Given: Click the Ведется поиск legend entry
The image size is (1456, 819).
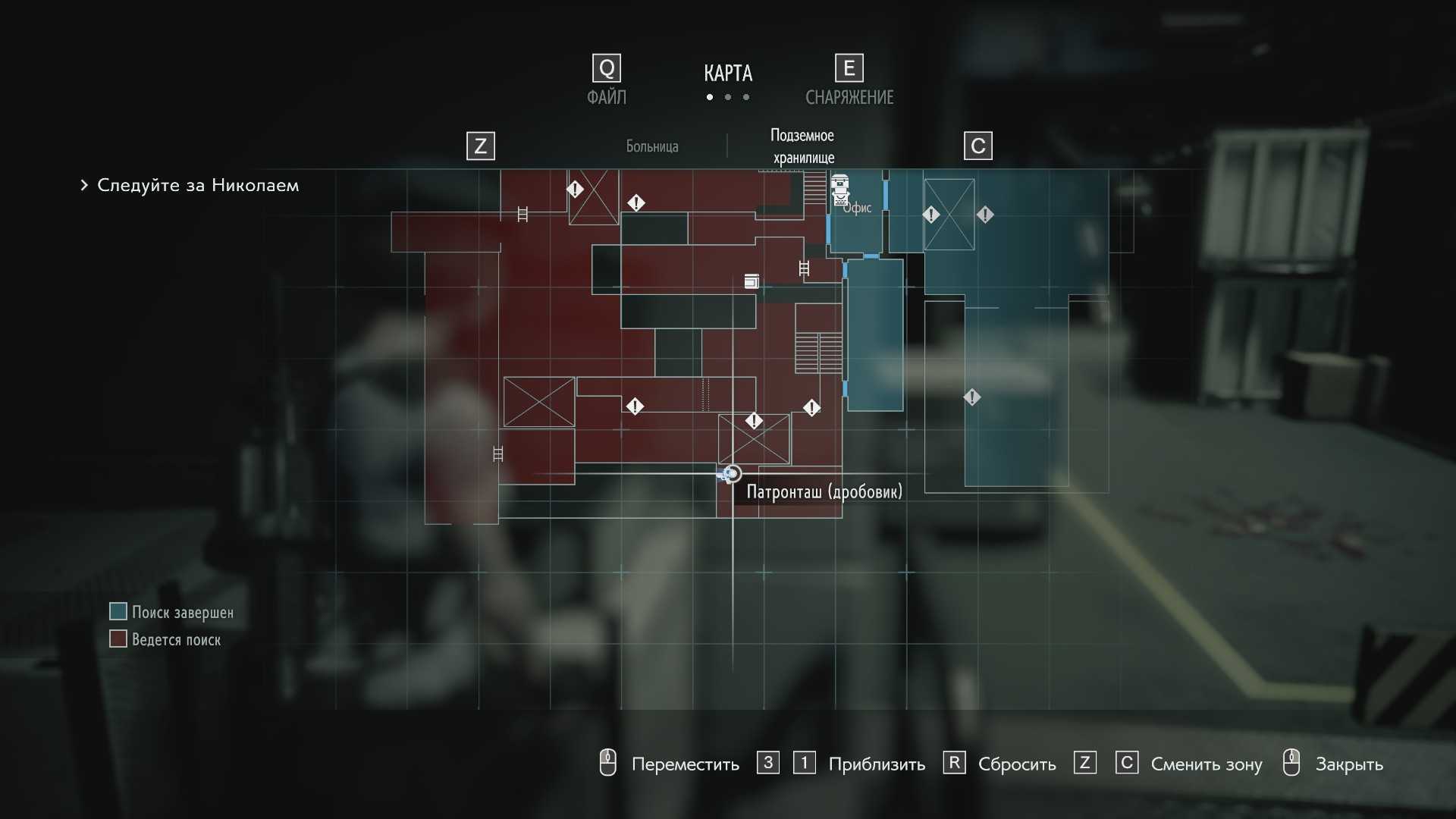Looking at the screenshot, I should 176,640.
